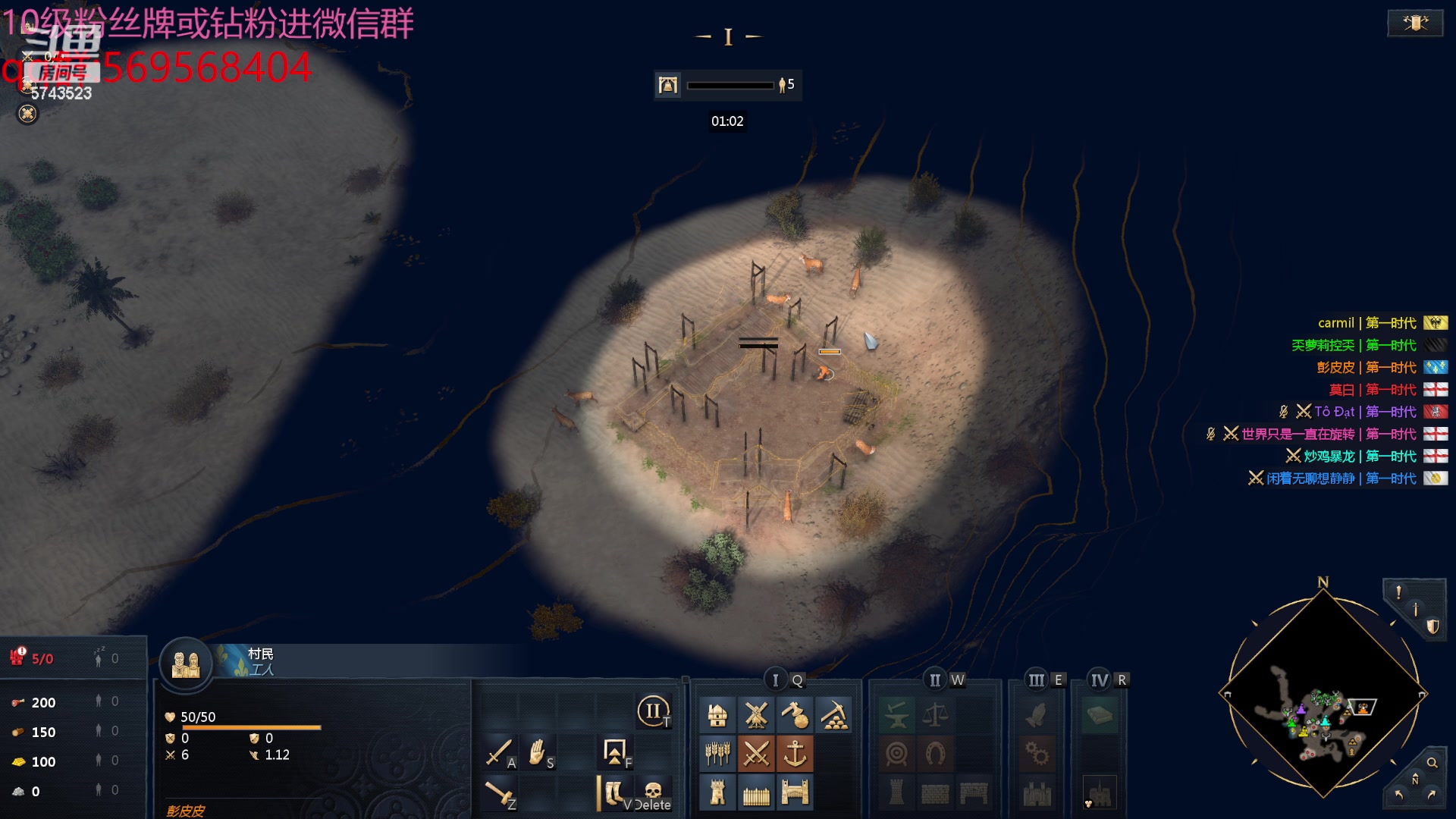Select the Palisade Wall fence icon
The image size is (1456, 819).
click(x=756, y=792)
